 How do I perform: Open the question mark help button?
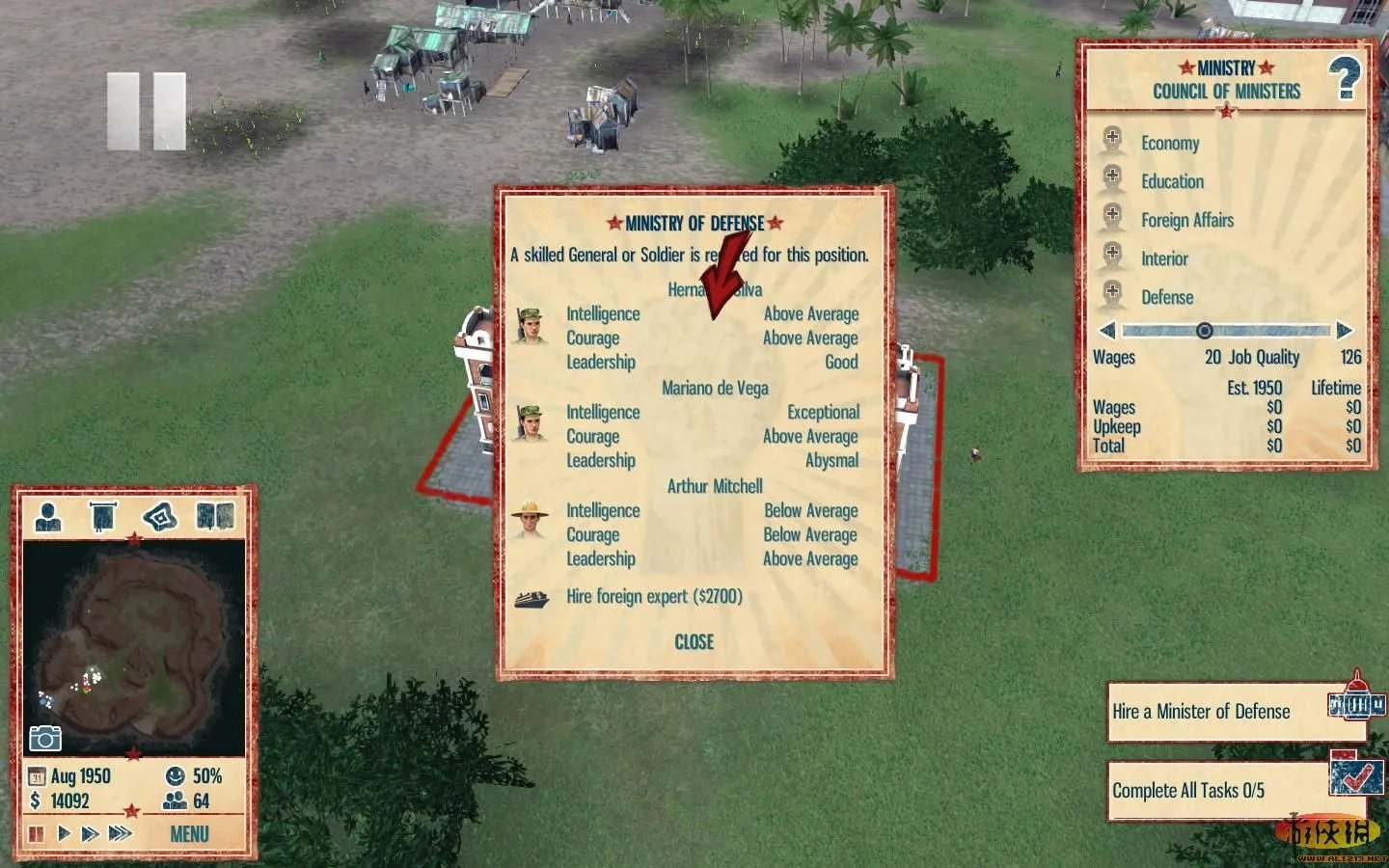[x=1344, y=79]
